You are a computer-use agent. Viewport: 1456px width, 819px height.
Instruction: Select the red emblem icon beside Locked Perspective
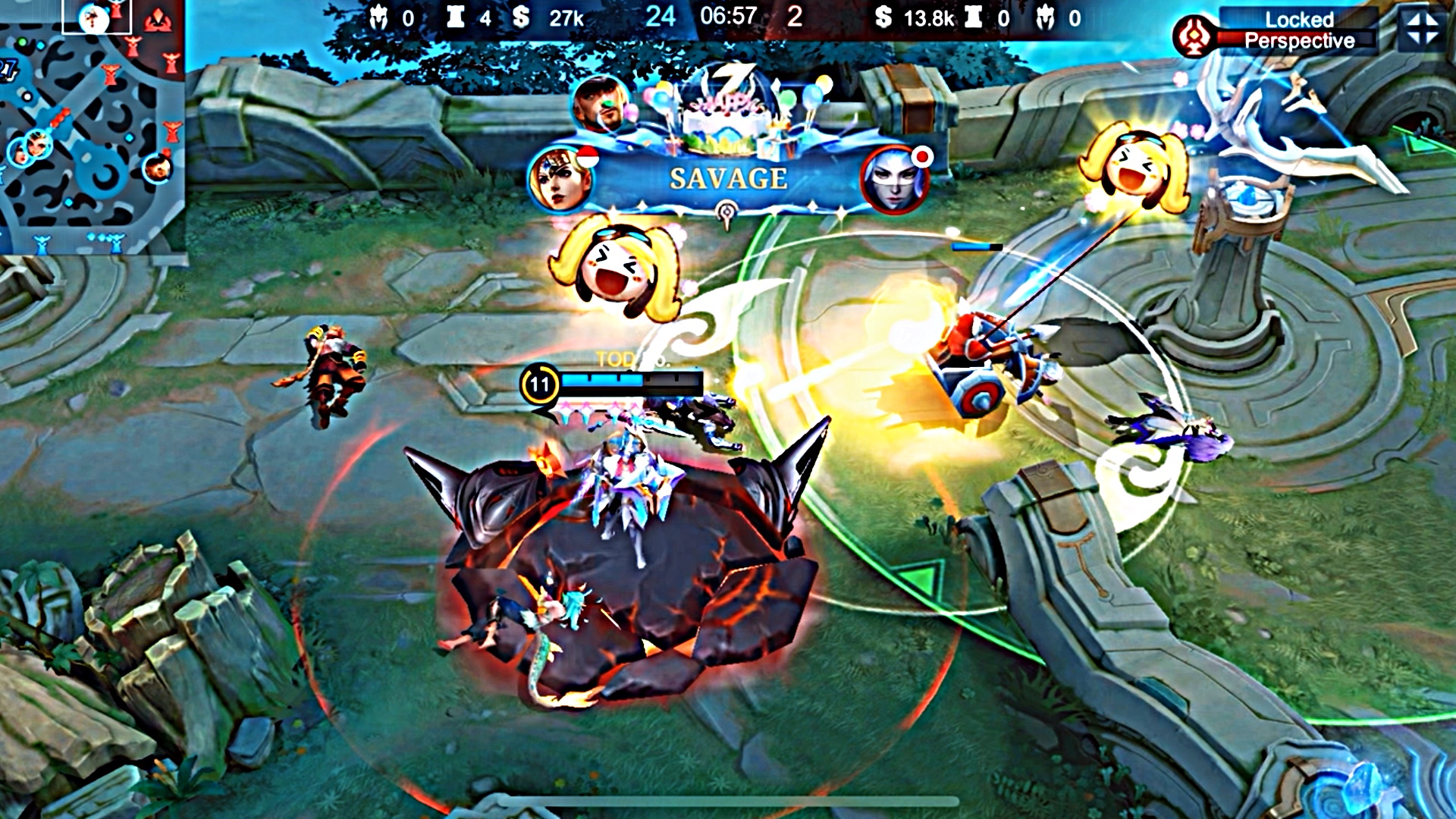[x=1193, y=36]
